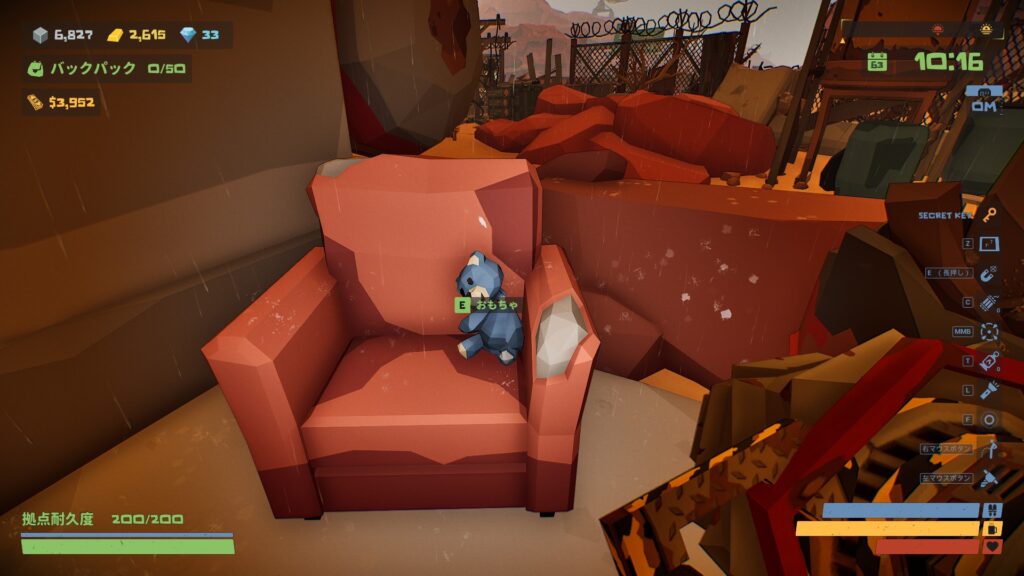Activate the scan target reticle icon
1024x576 pixels.
pyautogui.click(x=989, y=331)
